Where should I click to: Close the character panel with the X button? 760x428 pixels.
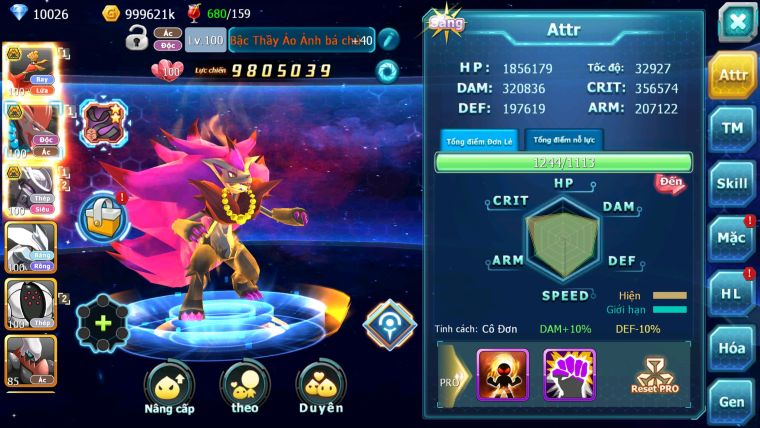pyautogui.click(x=737, y=22)
